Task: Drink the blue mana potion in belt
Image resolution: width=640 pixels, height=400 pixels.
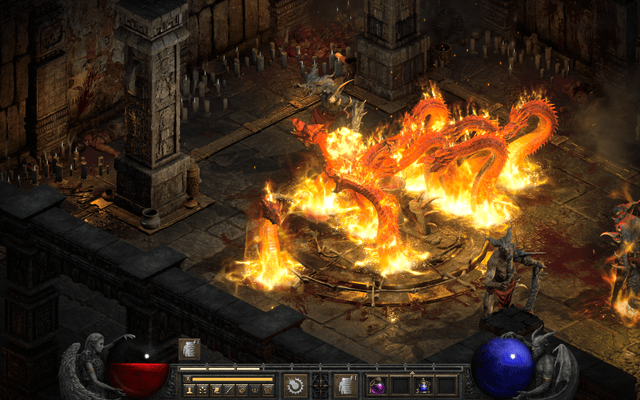Action: click(423, 385)
